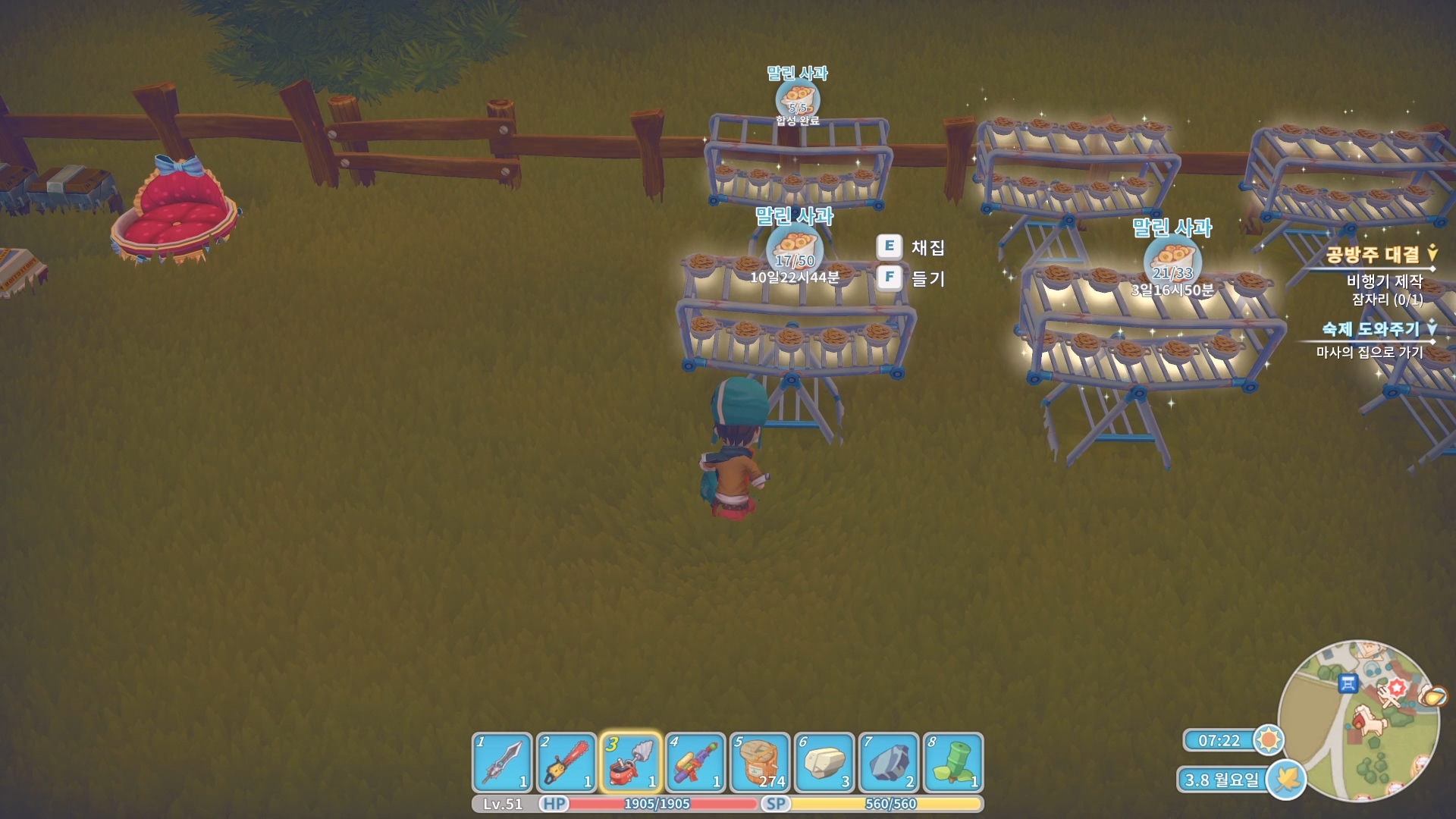Select the red star marker on minimap
This screenshot has width=1456, height=819.
pos(1397,688)
